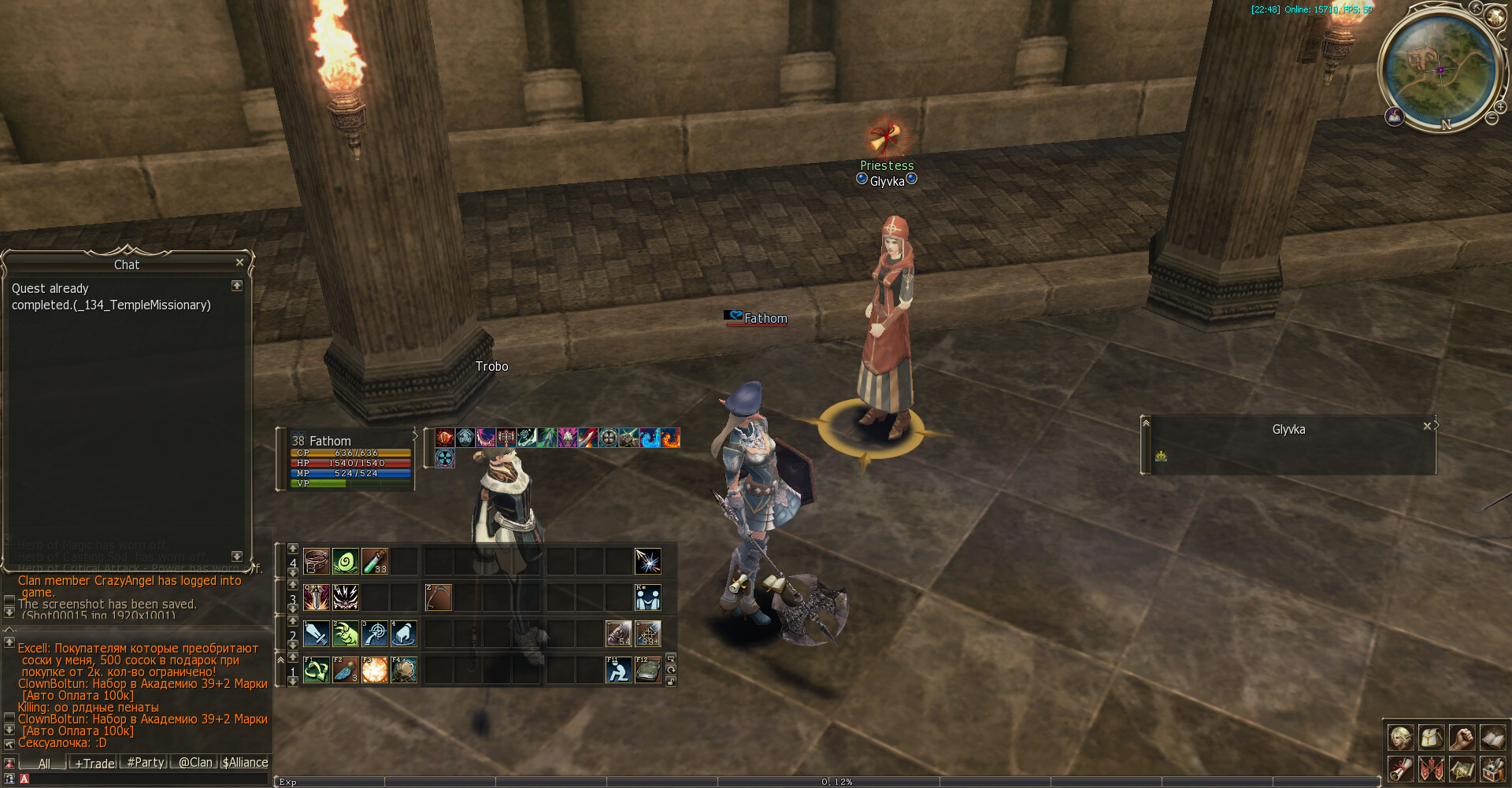Activate the F3 fiery burst skill

(375, 670)
